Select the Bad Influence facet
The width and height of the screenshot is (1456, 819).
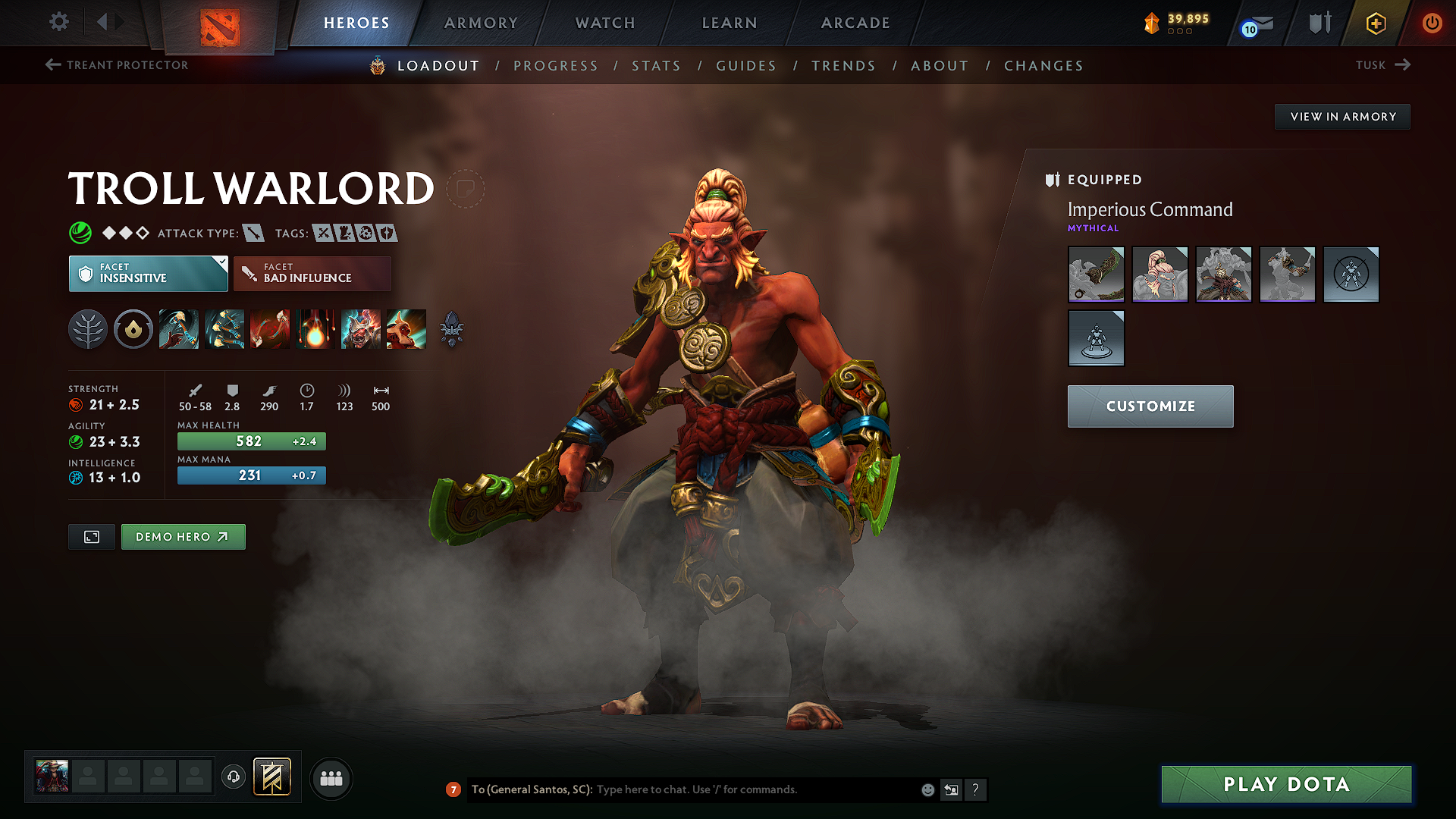point(312,273)
